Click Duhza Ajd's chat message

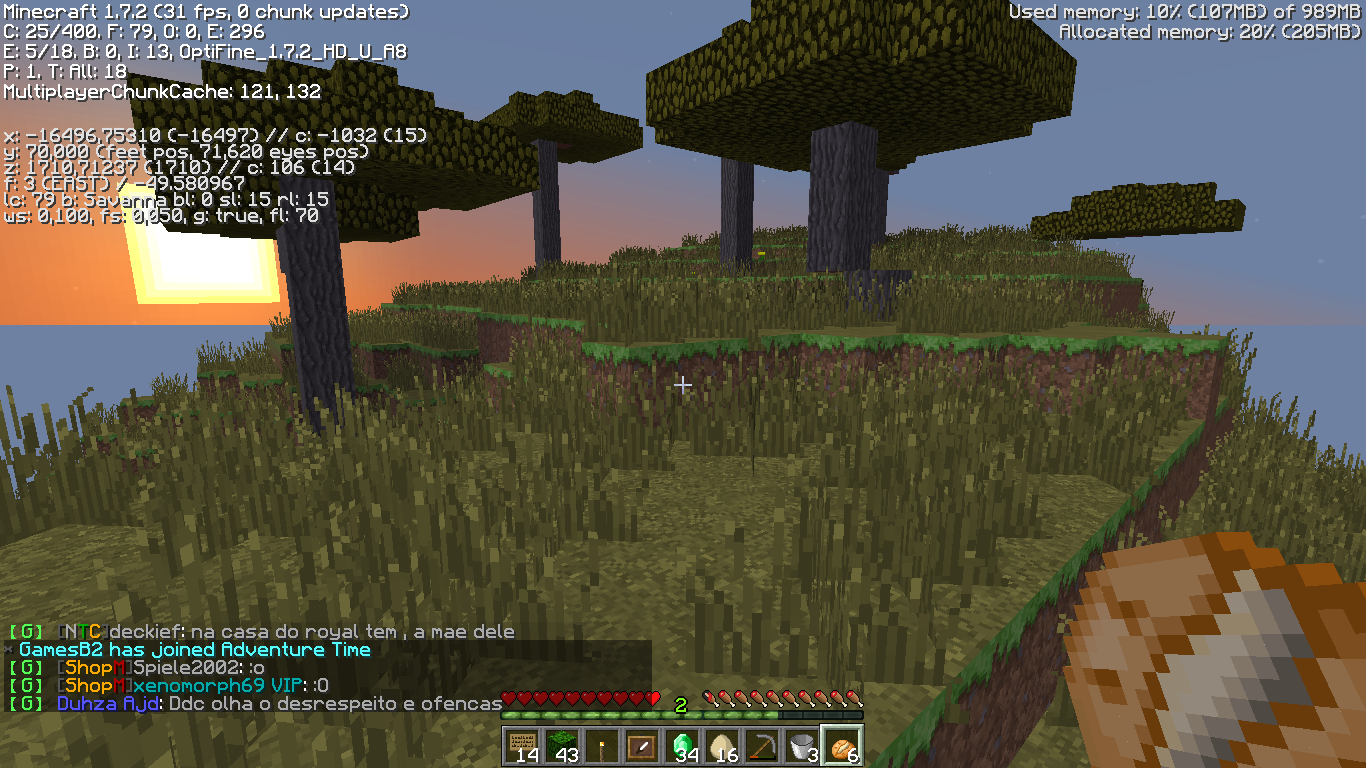tap(279, 704)
